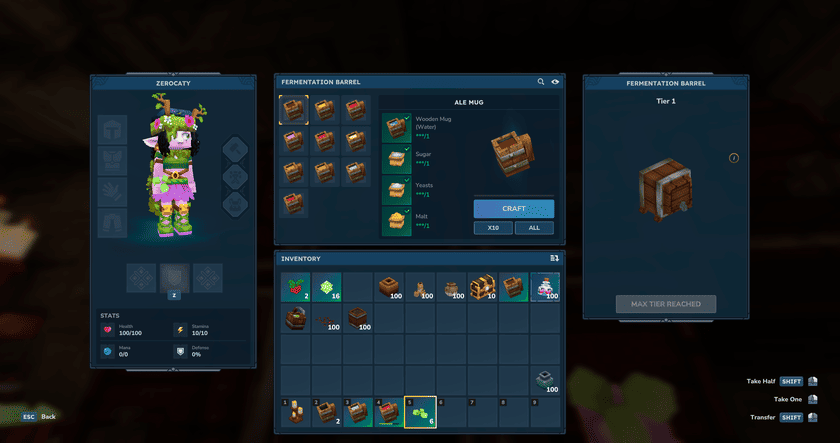This screenshot has height=443, width=840.
Task: Pick the golden treasure chest item
Action: pos(482,287)
